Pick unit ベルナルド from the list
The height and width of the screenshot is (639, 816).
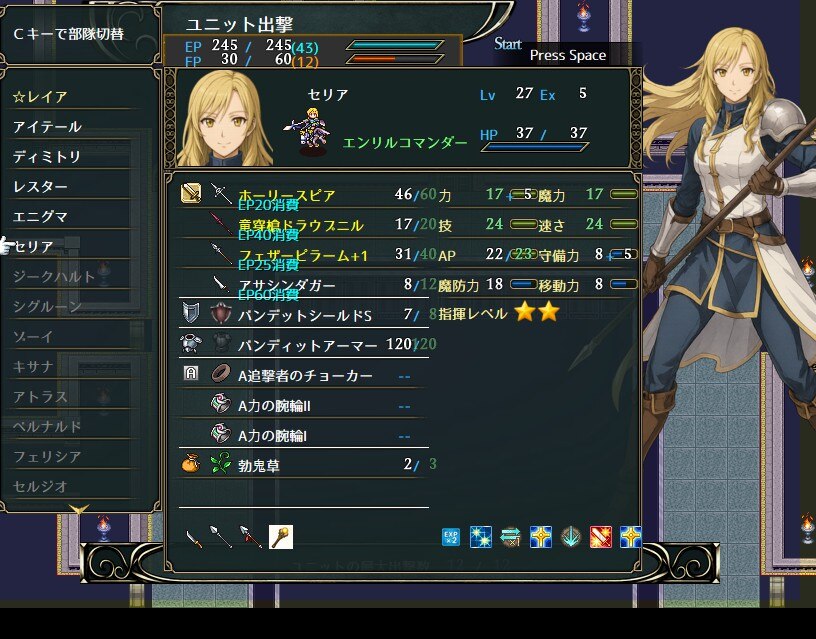click(47, 426)
